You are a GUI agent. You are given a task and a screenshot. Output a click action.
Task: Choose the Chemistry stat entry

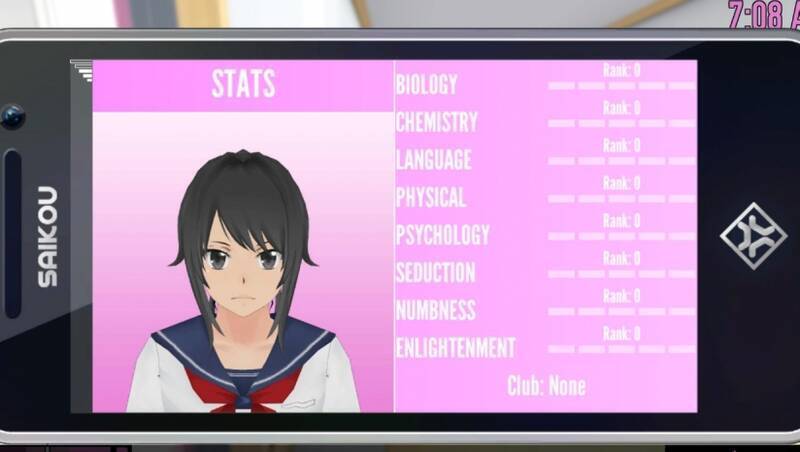(x=437, y=122)
